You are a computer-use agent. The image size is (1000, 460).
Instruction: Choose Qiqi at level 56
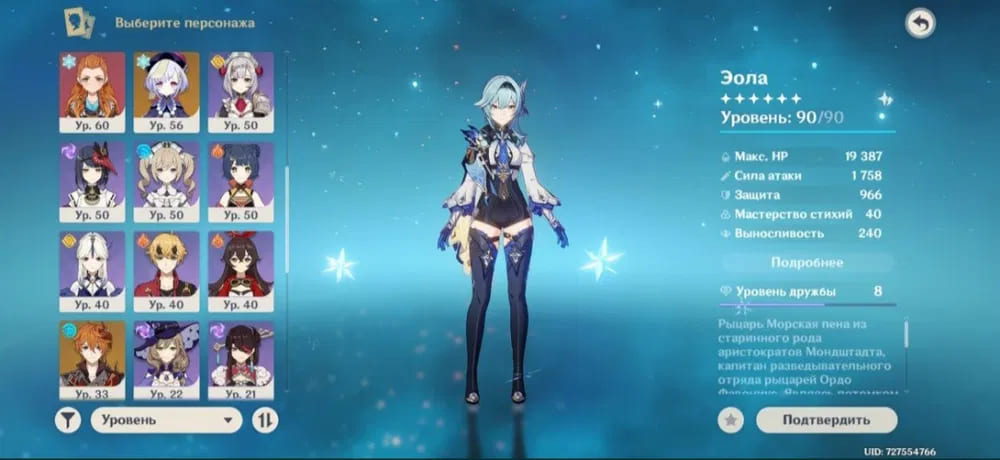pyautogui.click(x=167, y=91)
